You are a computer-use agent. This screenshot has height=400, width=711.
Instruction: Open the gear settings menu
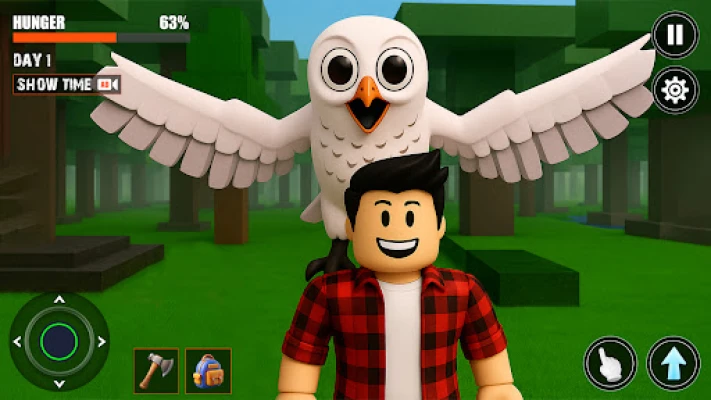point(675,91)
